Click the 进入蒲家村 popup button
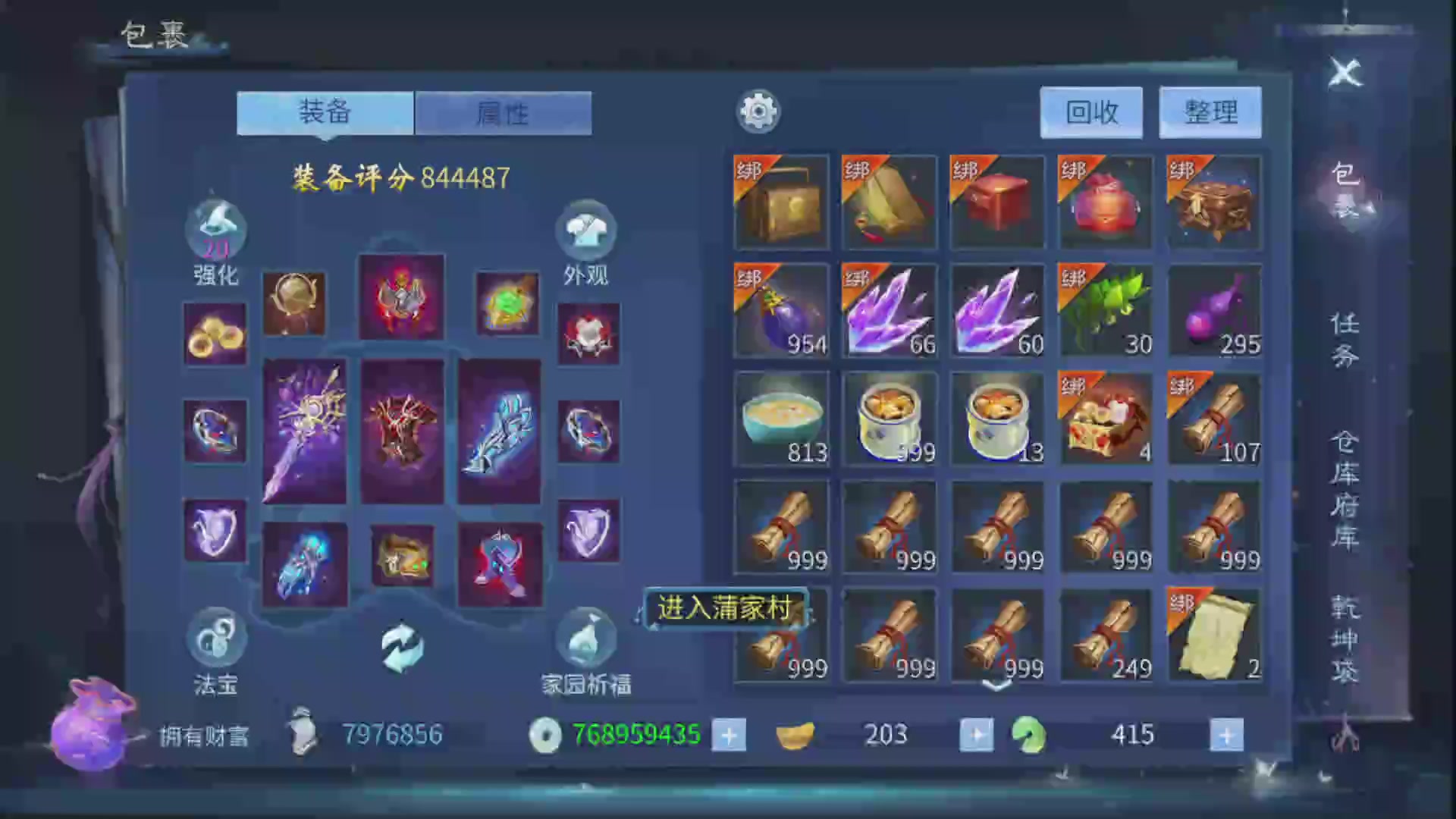 (x=726, y=607)
